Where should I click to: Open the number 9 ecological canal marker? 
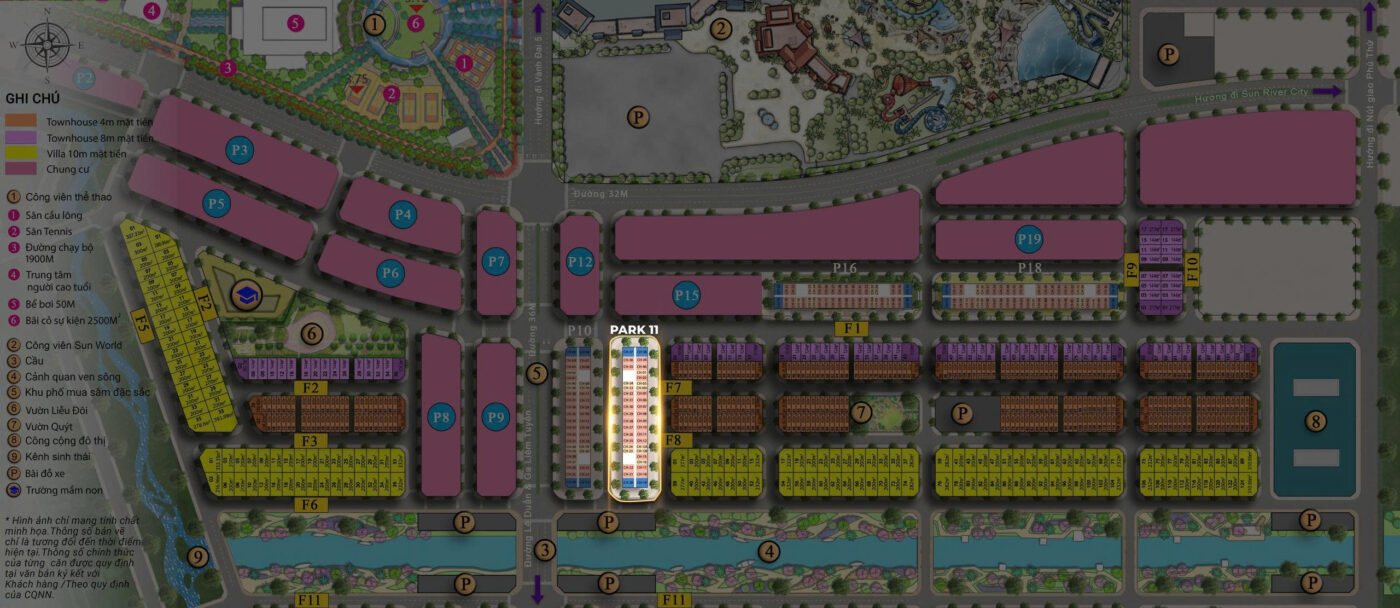tap(197, 557)
